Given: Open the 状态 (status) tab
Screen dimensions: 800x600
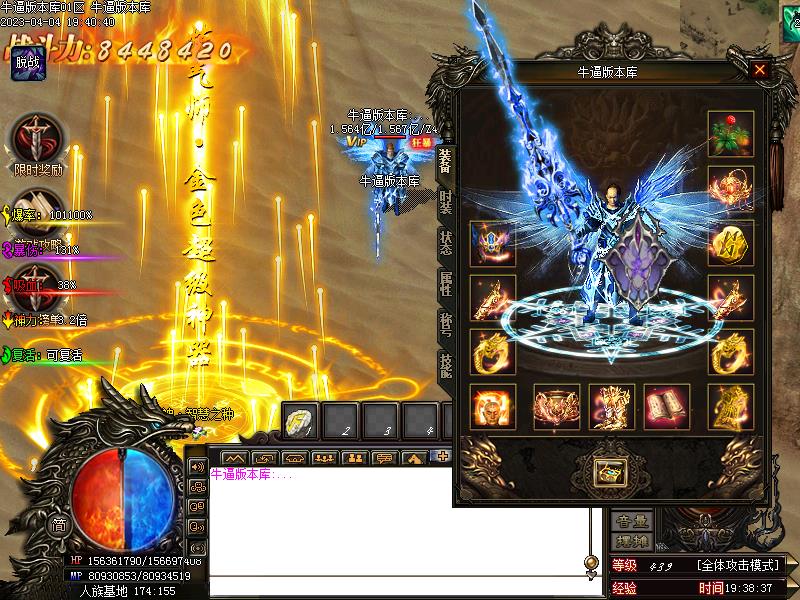Looking at the screenshot, I should (445, 243).
